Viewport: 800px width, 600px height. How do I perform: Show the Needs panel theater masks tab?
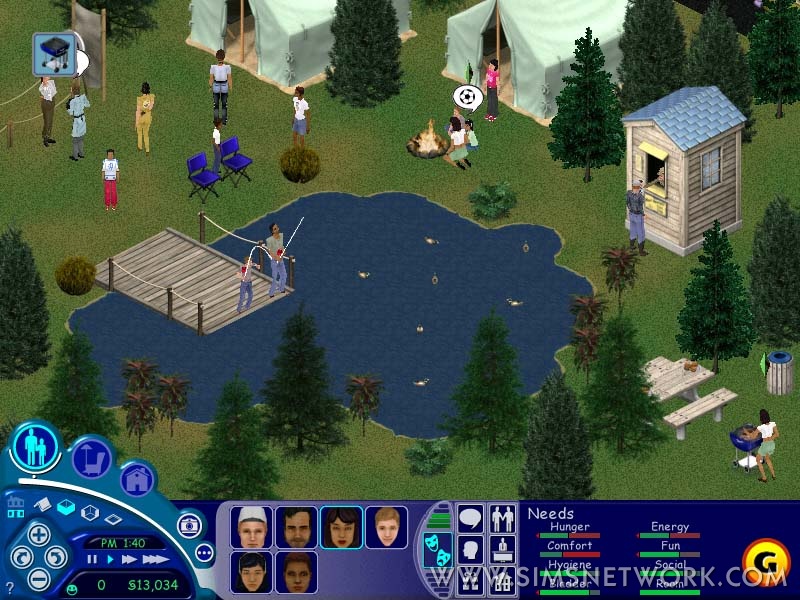[x=436, y=551]
